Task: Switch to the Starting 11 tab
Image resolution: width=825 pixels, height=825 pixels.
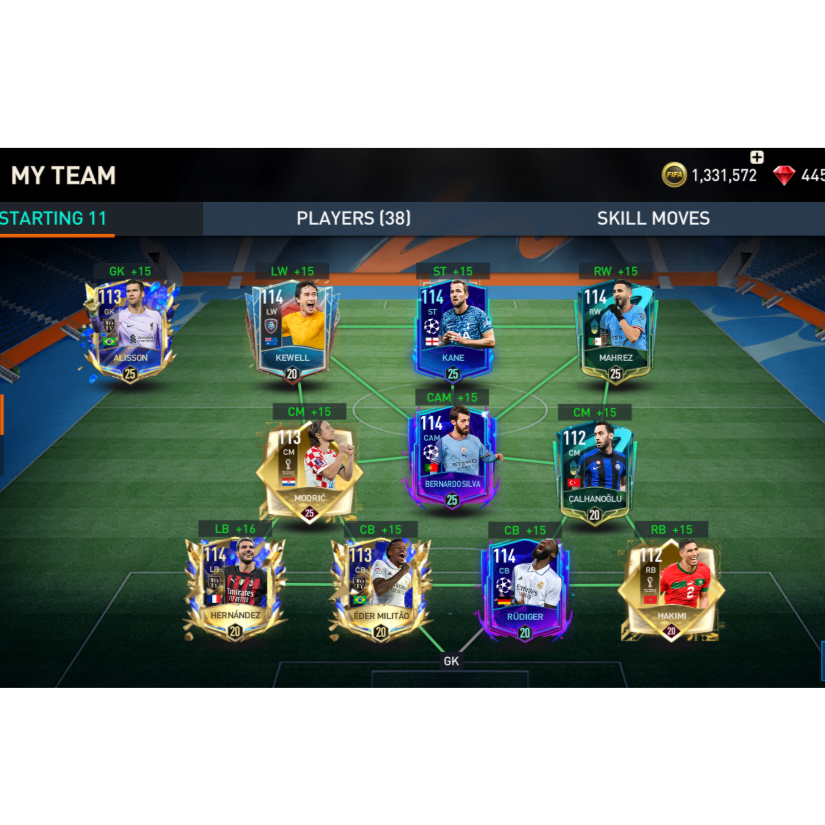Action: (x=55, y=219)
